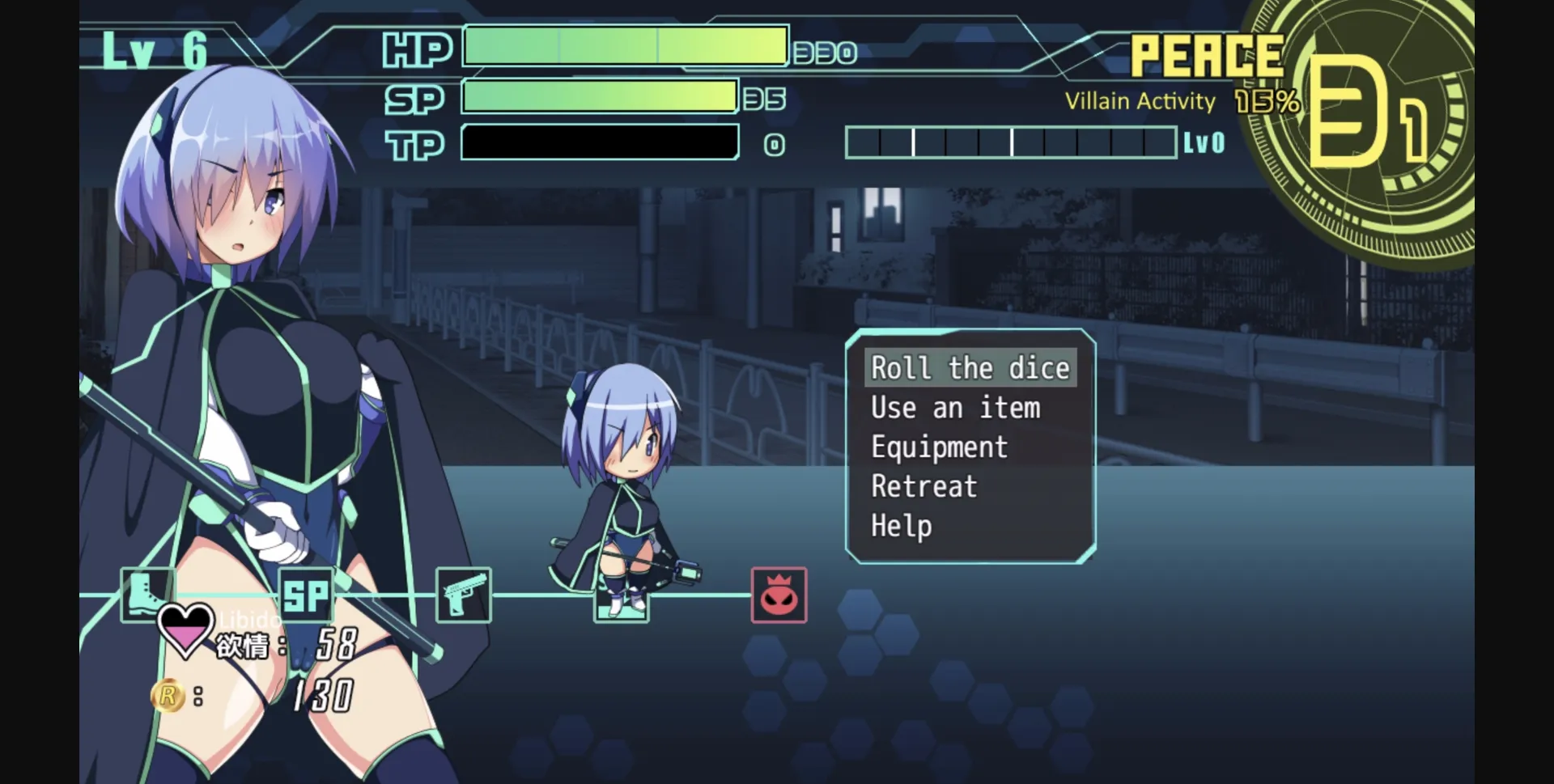Image resolution: width=1554 pixels, height=784 pixels.
Task: Select 'Roll the dice' from the command menu
Action: point(970,368)
